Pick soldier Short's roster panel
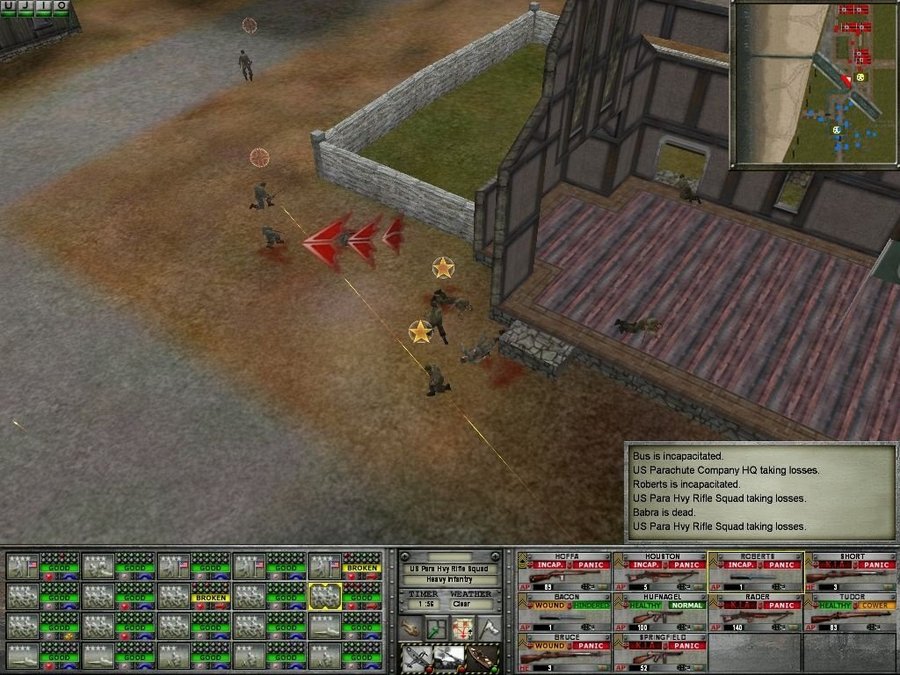This screenshot has width=900, height=675. point(850,571)
